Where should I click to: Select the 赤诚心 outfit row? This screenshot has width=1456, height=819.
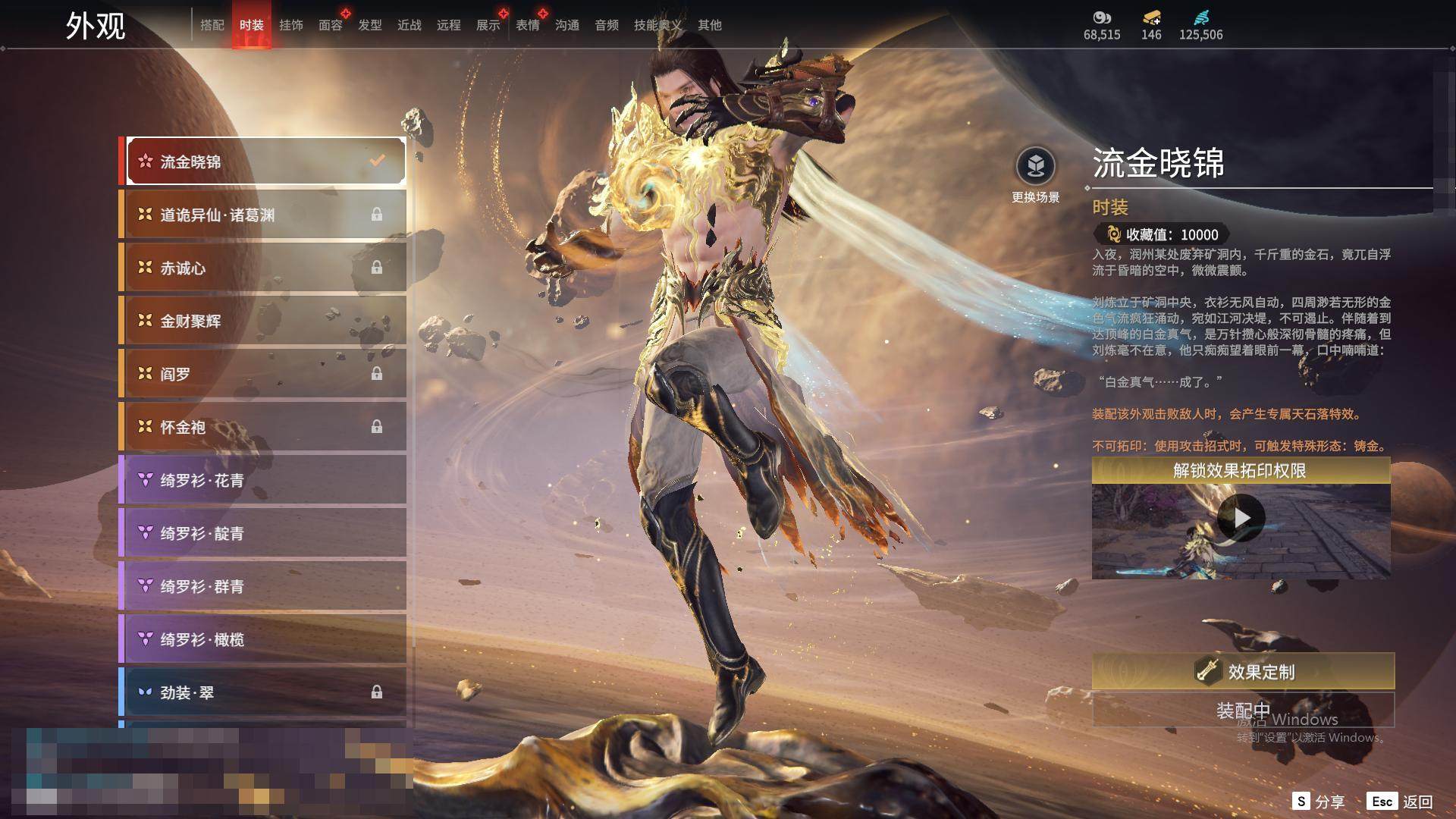click(263, 268)
